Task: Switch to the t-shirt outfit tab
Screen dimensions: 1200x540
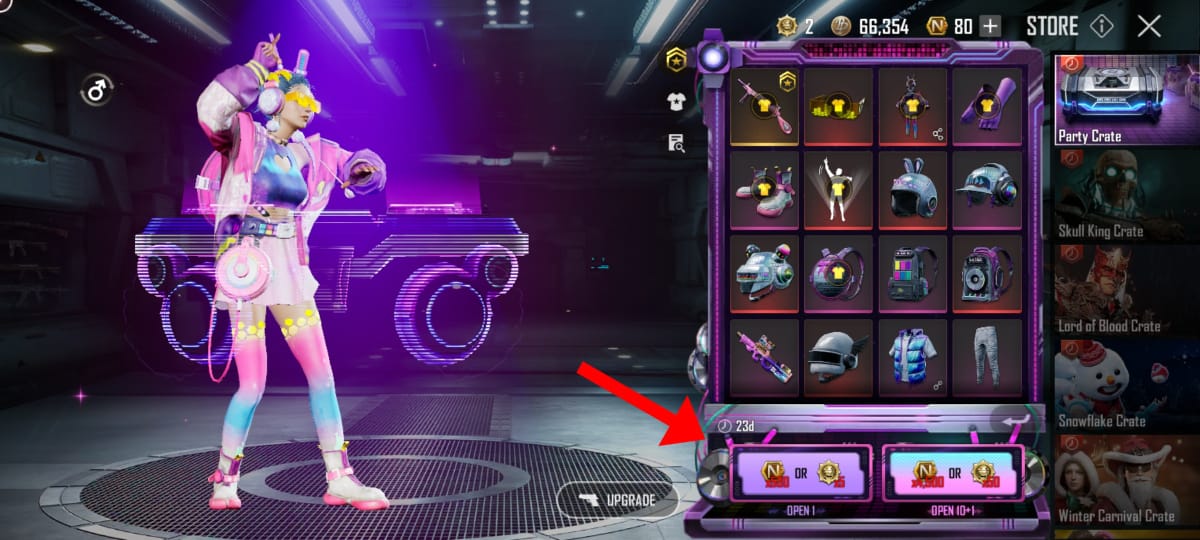Action: (677, 101)
